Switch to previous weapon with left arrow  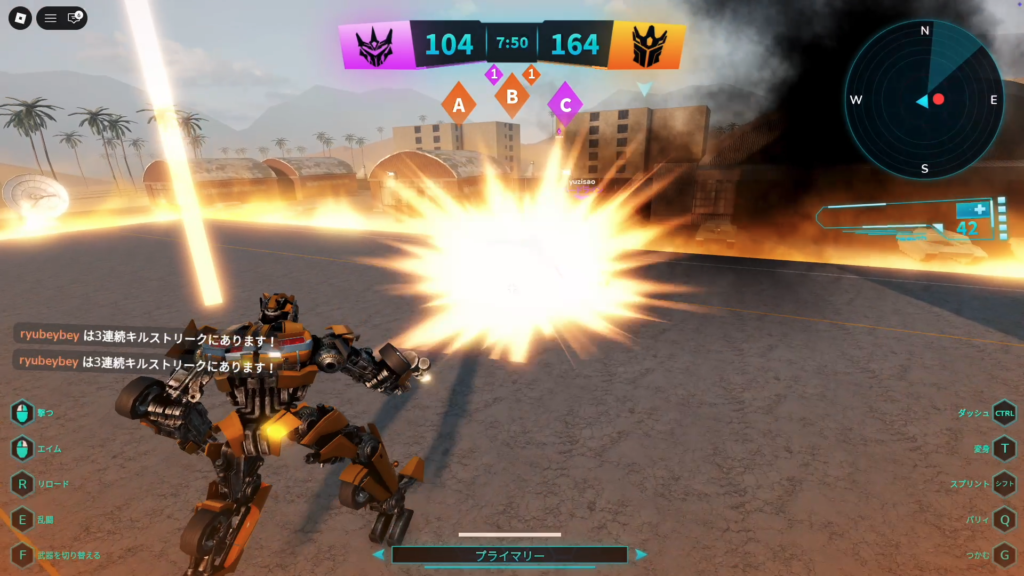click(378, 554)
